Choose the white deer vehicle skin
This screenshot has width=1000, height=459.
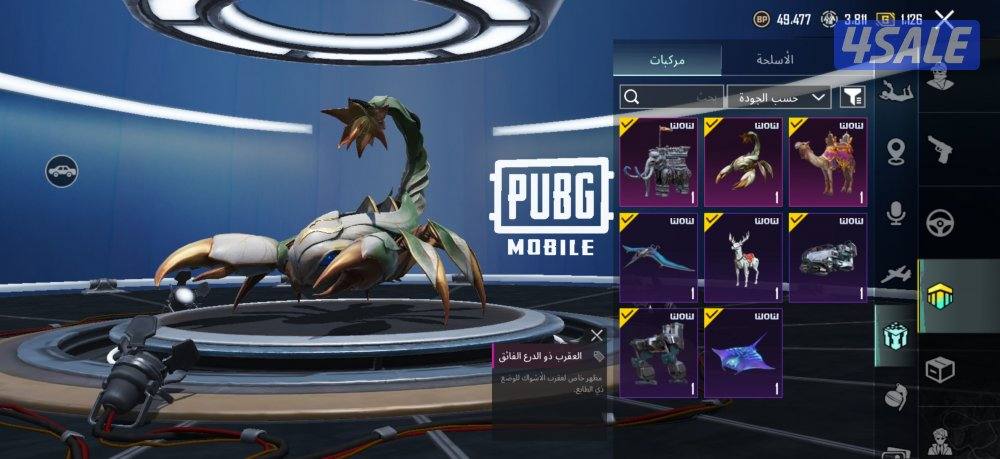pos(743,257)
